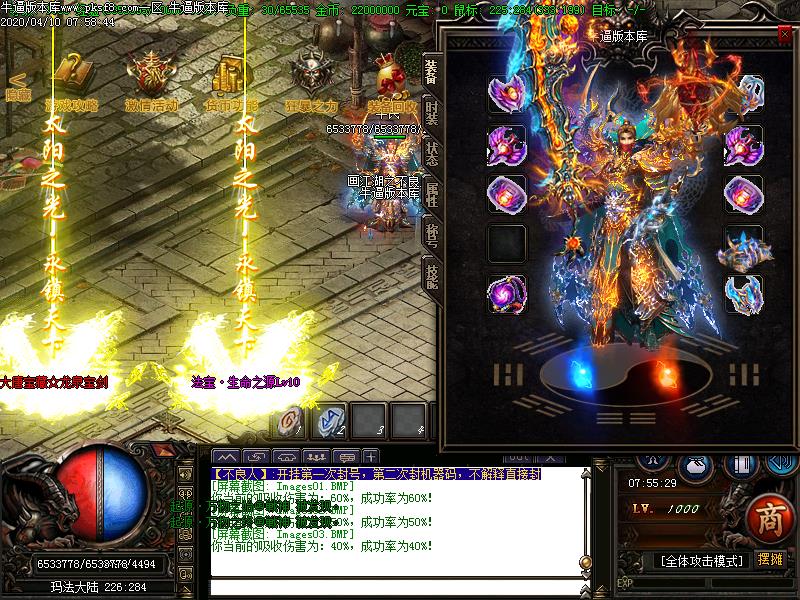
Task: Select the purple swirl orb equipment slot
Action: coord(506,296)
